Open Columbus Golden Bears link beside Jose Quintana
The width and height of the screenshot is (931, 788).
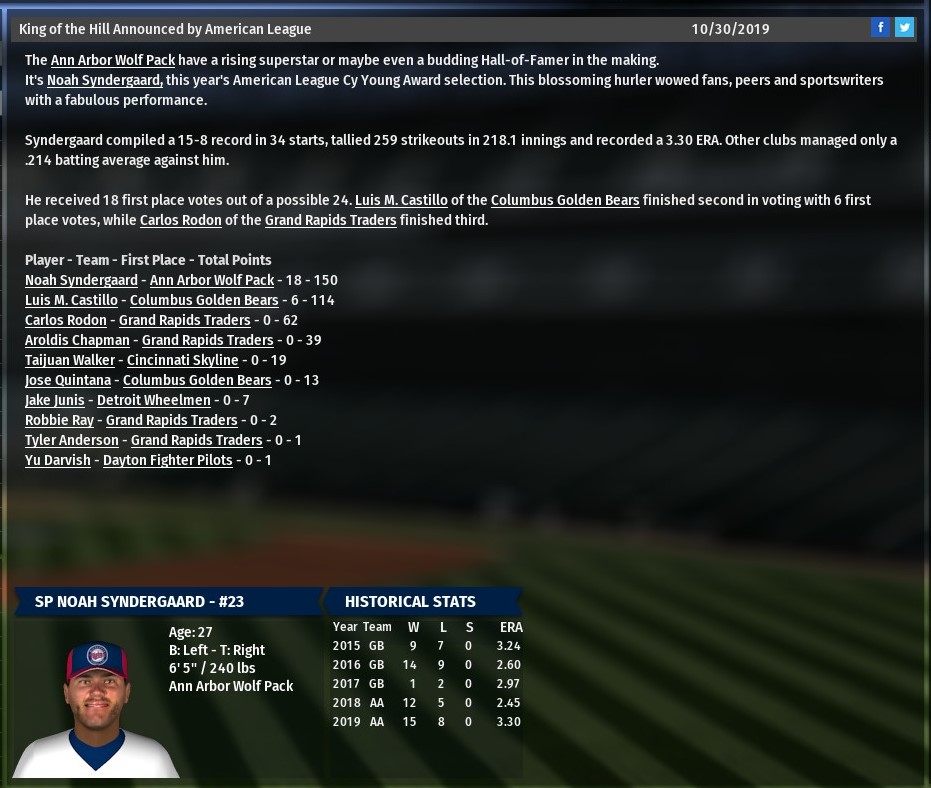[x=197, y=380]
